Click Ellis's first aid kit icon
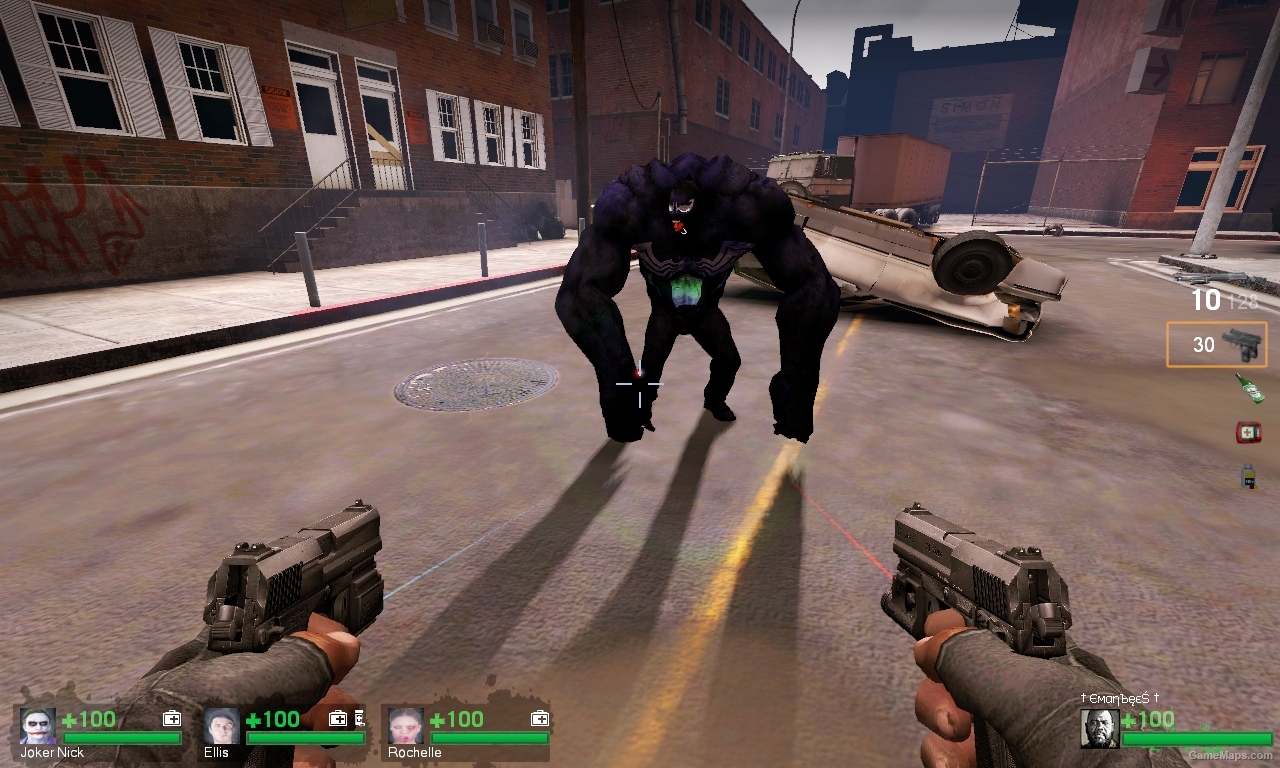Image resolution: width=1280 pixels, height=768 pixels. pyautogui.click(x=337, y=718)
